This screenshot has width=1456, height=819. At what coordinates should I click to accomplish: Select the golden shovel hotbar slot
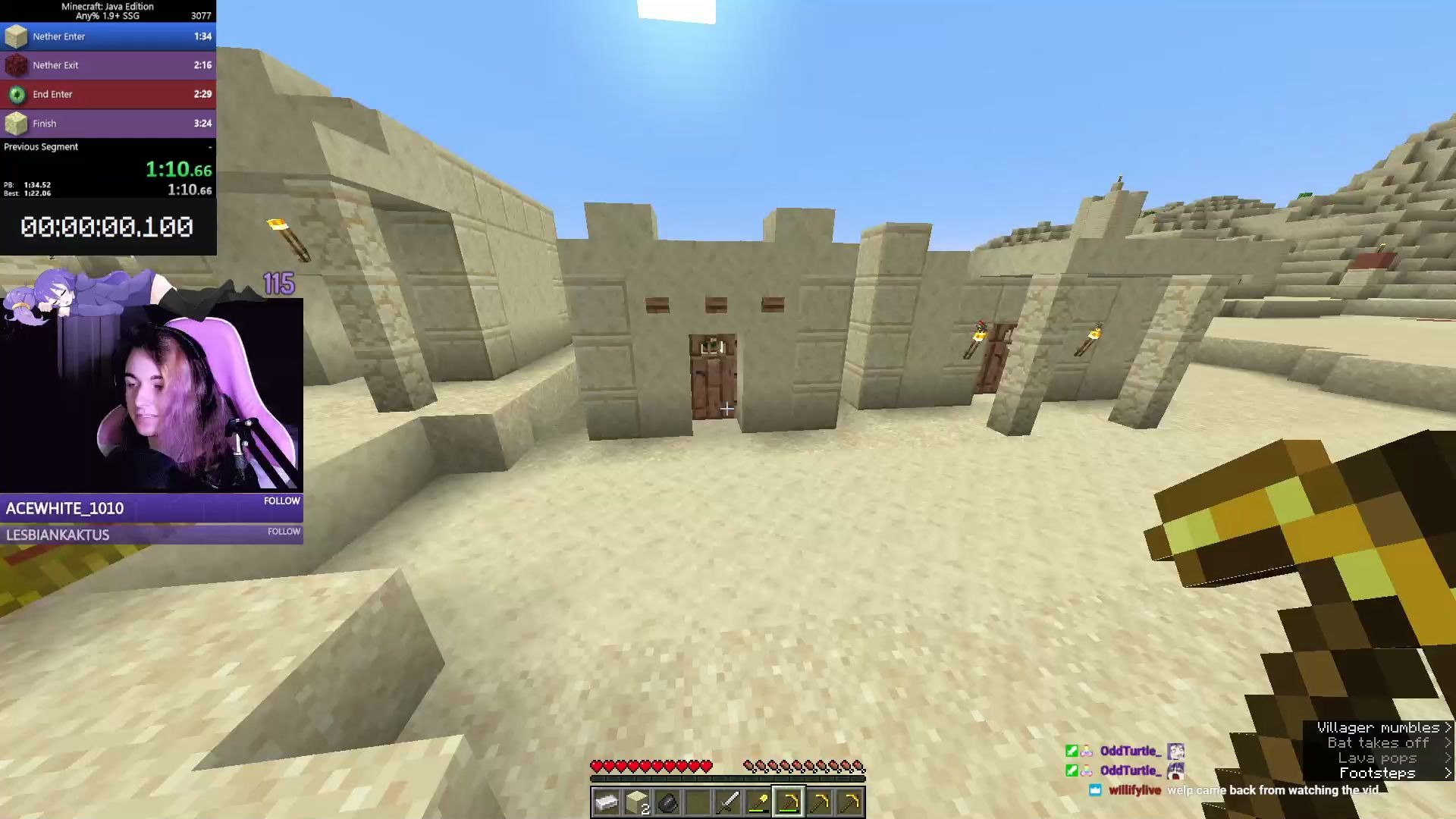(x=758, y=803)
